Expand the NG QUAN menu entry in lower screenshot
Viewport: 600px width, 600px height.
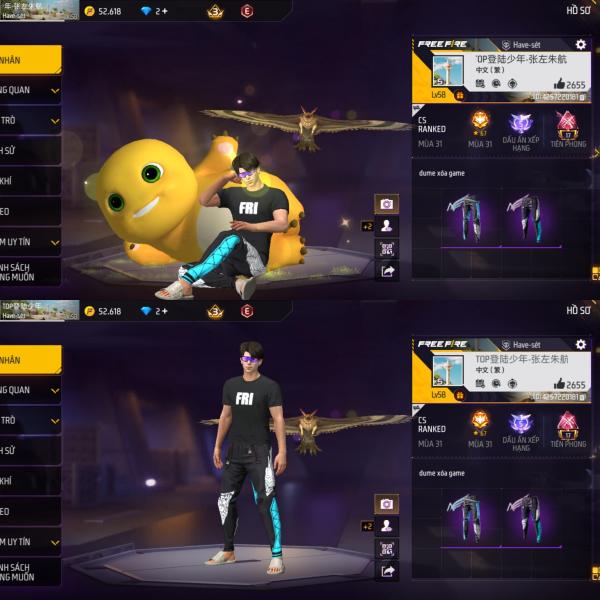coord(30,390)
